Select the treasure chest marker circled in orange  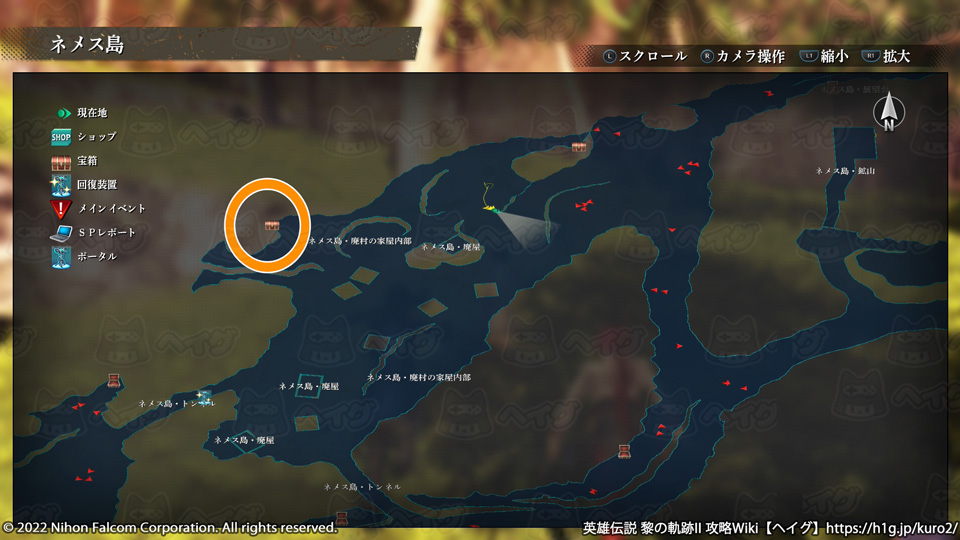coord(272,226)
